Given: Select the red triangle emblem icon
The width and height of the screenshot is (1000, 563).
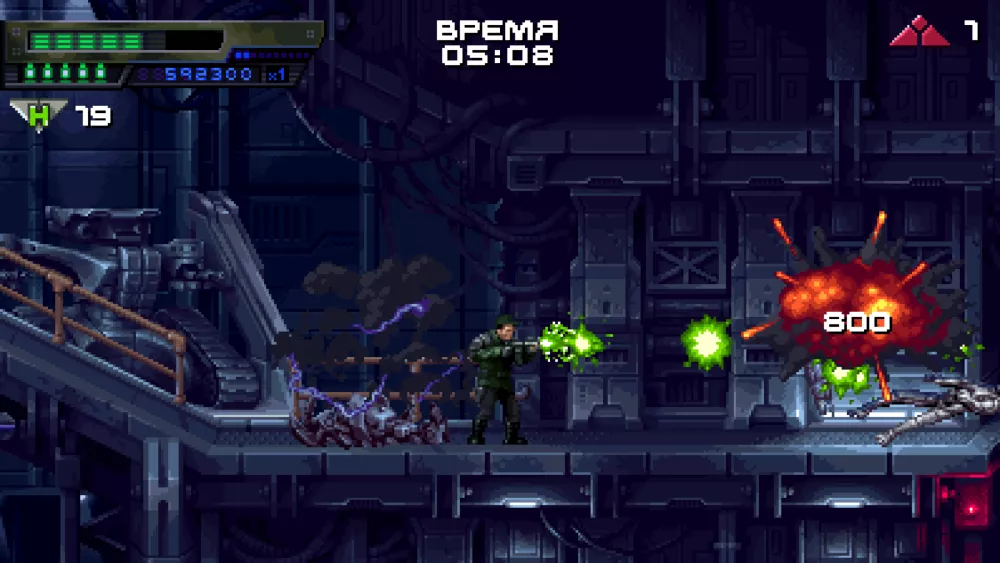Looking at the screenshot, I should pos(920,32).
